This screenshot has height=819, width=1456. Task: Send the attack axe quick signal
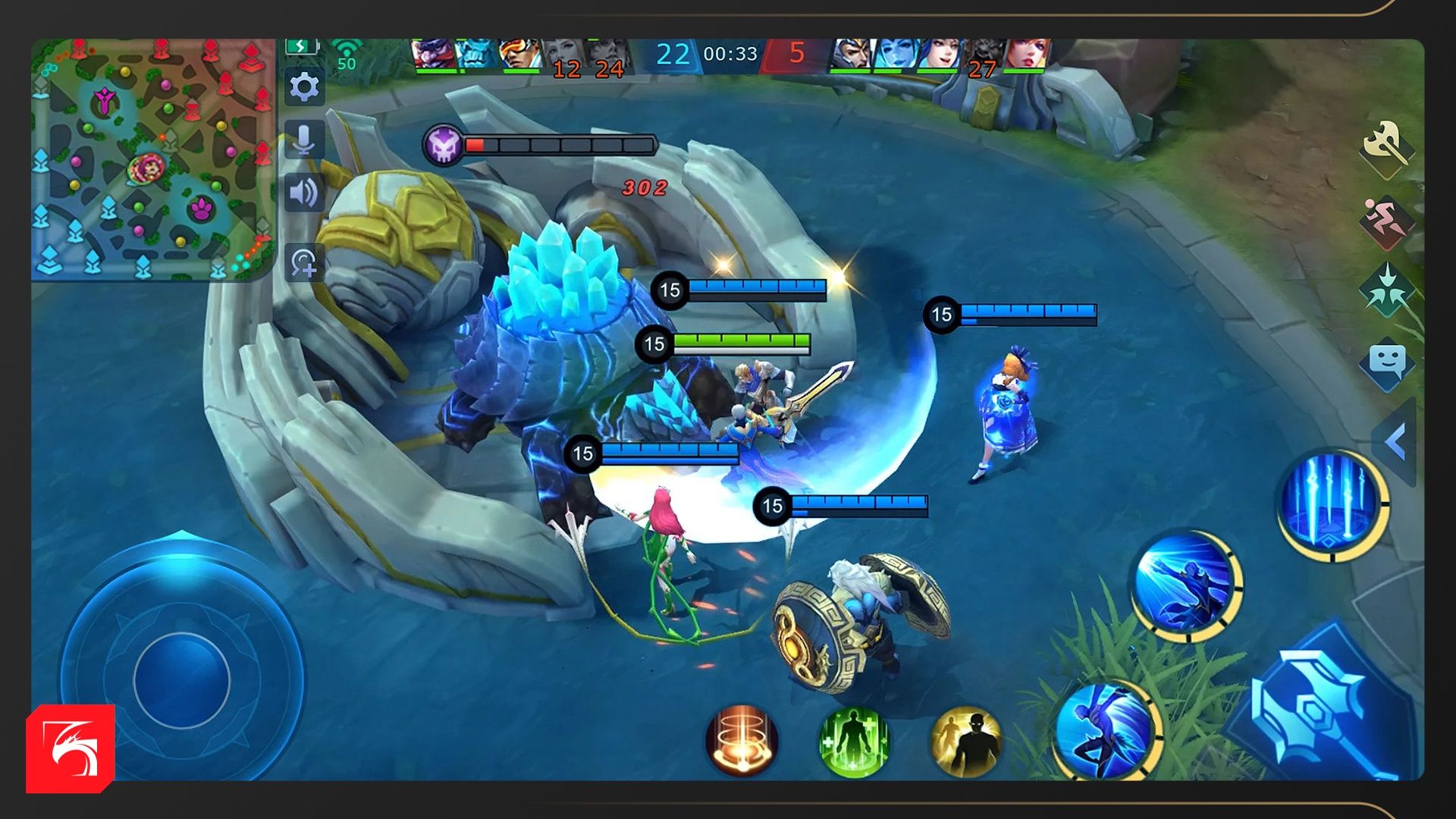(1387, 146)
